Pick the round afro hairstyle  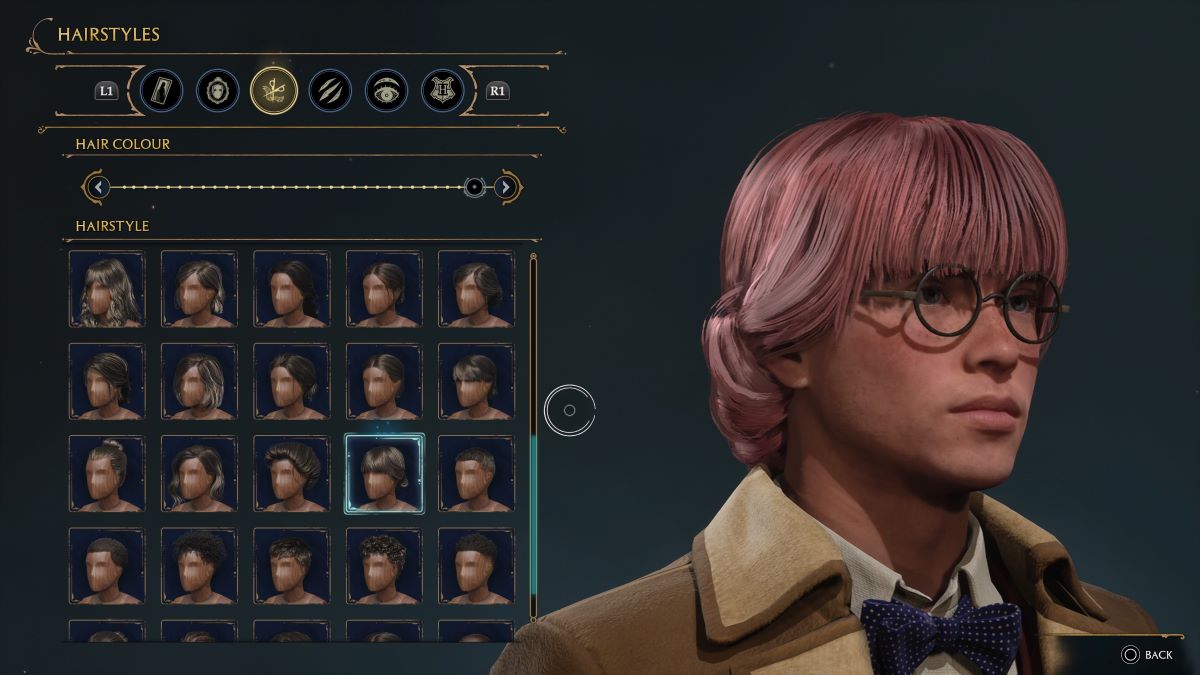(199, 566)
